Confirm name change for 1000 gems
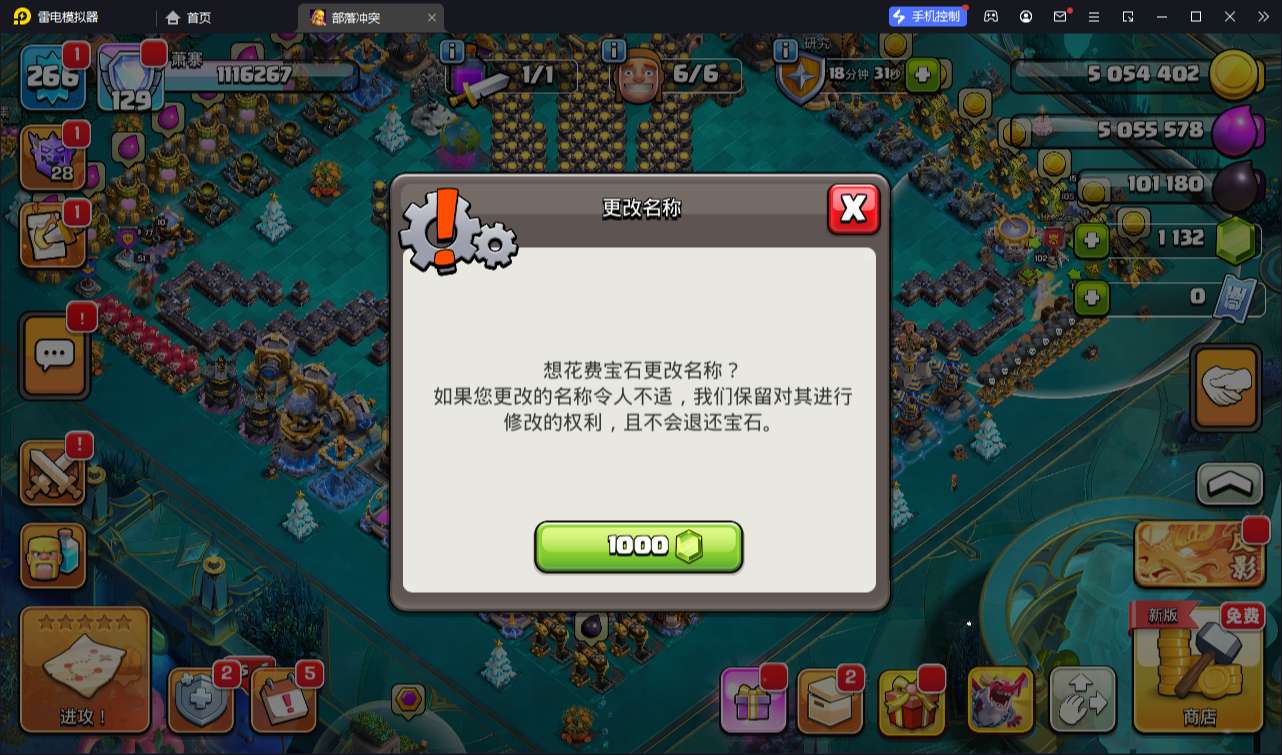The height and width of the screenshot is (755, 1282). pos(639,546)
